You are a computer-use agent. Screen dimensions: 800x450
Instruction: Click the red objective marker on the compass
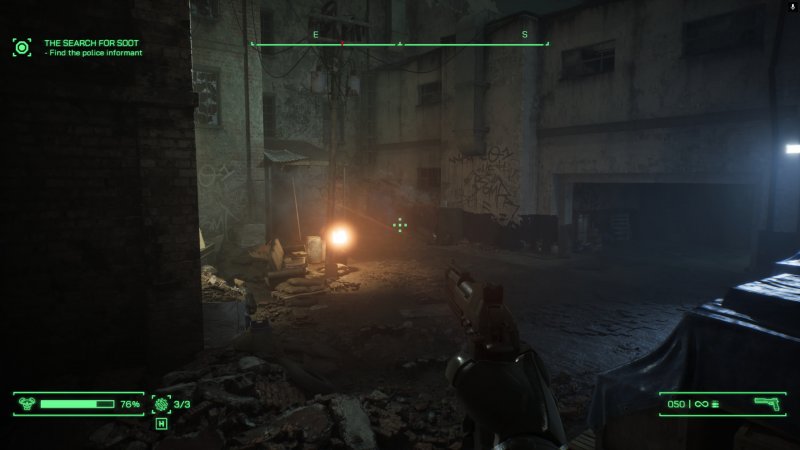[342, 44]
